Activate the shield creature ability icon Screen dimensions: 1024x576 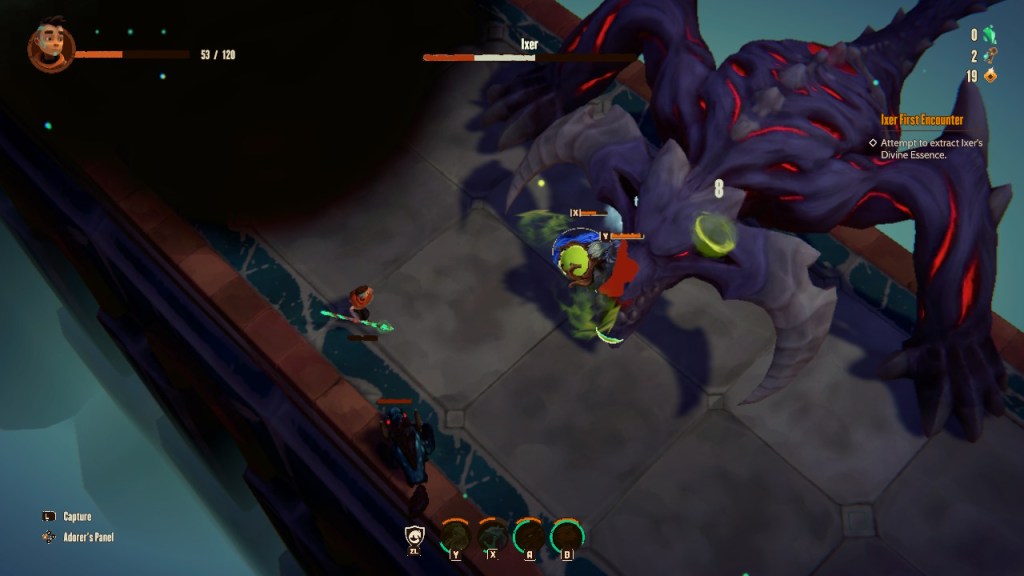click(415, 537)
